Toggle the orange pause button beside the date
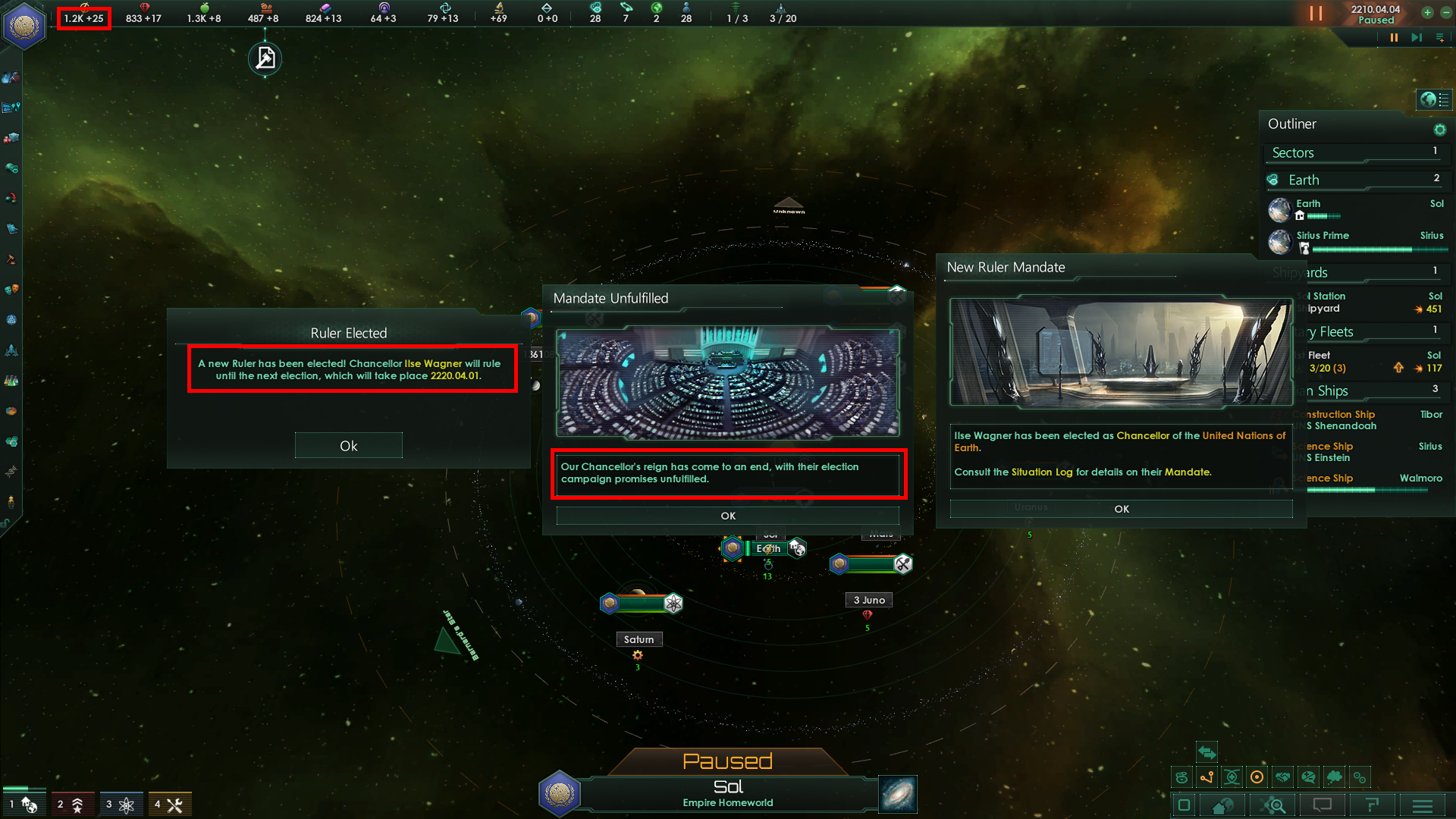Viewport: 1456px width, 819px height. pos(1316,14)
